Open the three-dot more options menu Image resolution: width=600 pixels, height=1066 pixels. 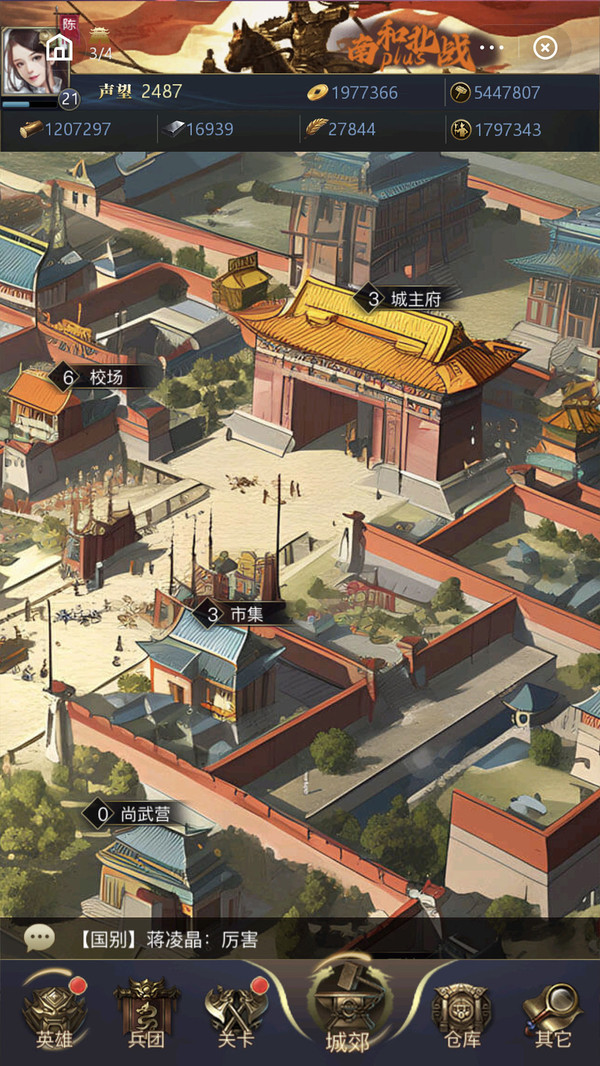492,47
